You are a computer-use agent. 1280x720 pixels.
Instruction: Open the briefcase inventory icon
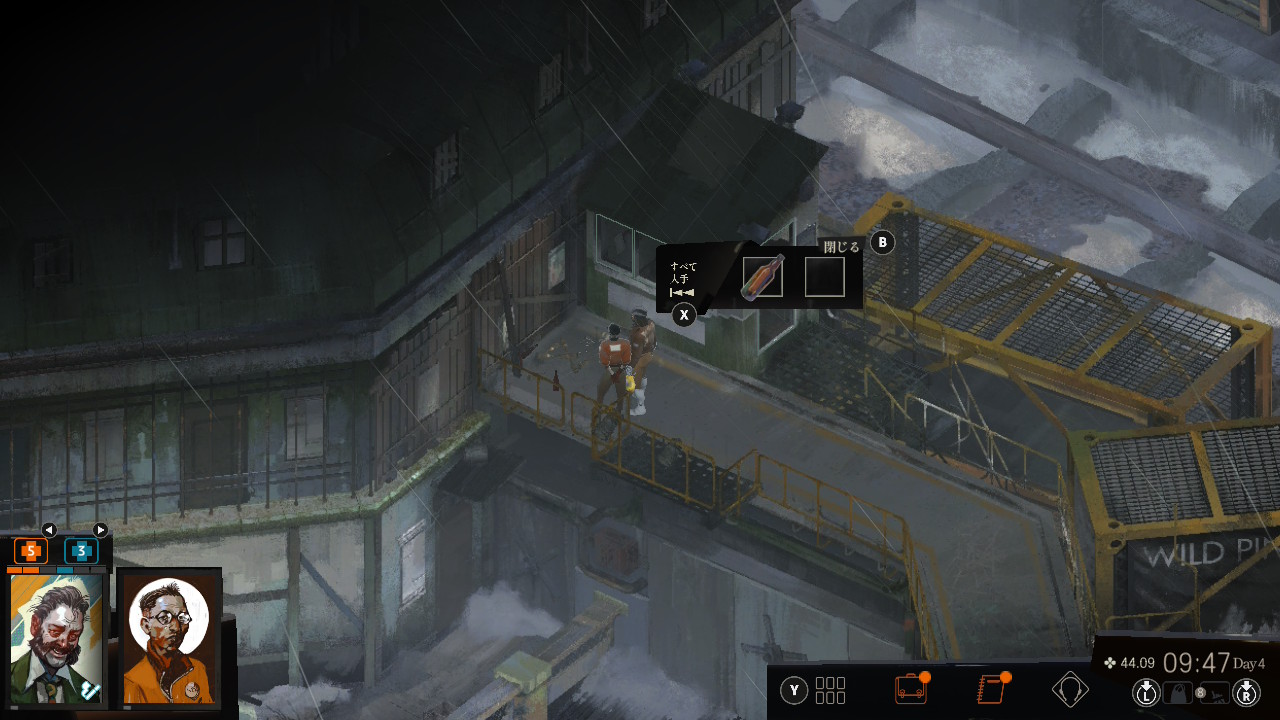(x=909, y=690)
